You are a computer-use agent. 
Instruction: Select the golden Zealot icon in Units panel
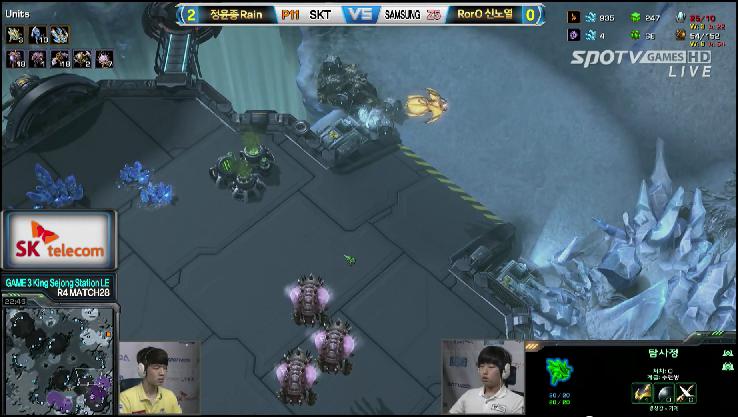tap(16, 35)
